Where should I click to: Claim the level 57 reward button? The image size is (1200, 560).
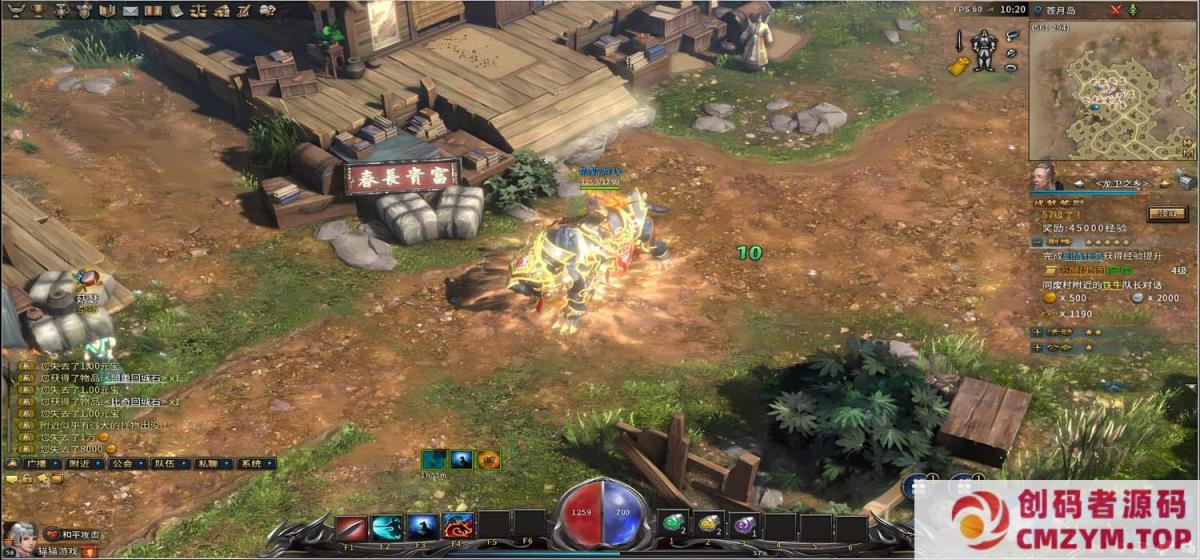click(x=1165, y=213)
